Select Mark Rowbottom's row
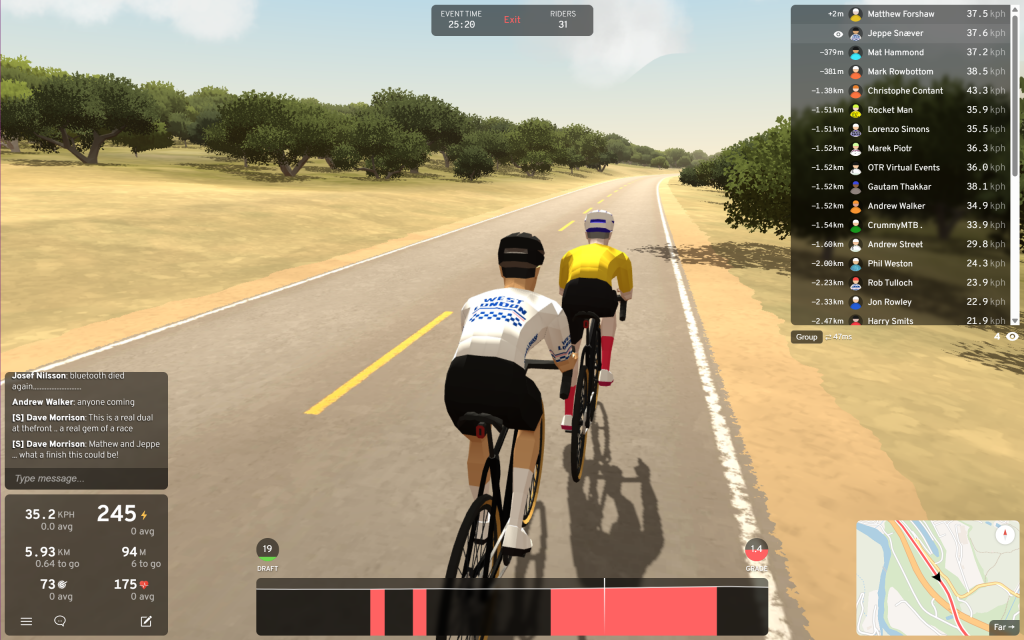Screen dimensions: 1024x640 tap(900, 72)
